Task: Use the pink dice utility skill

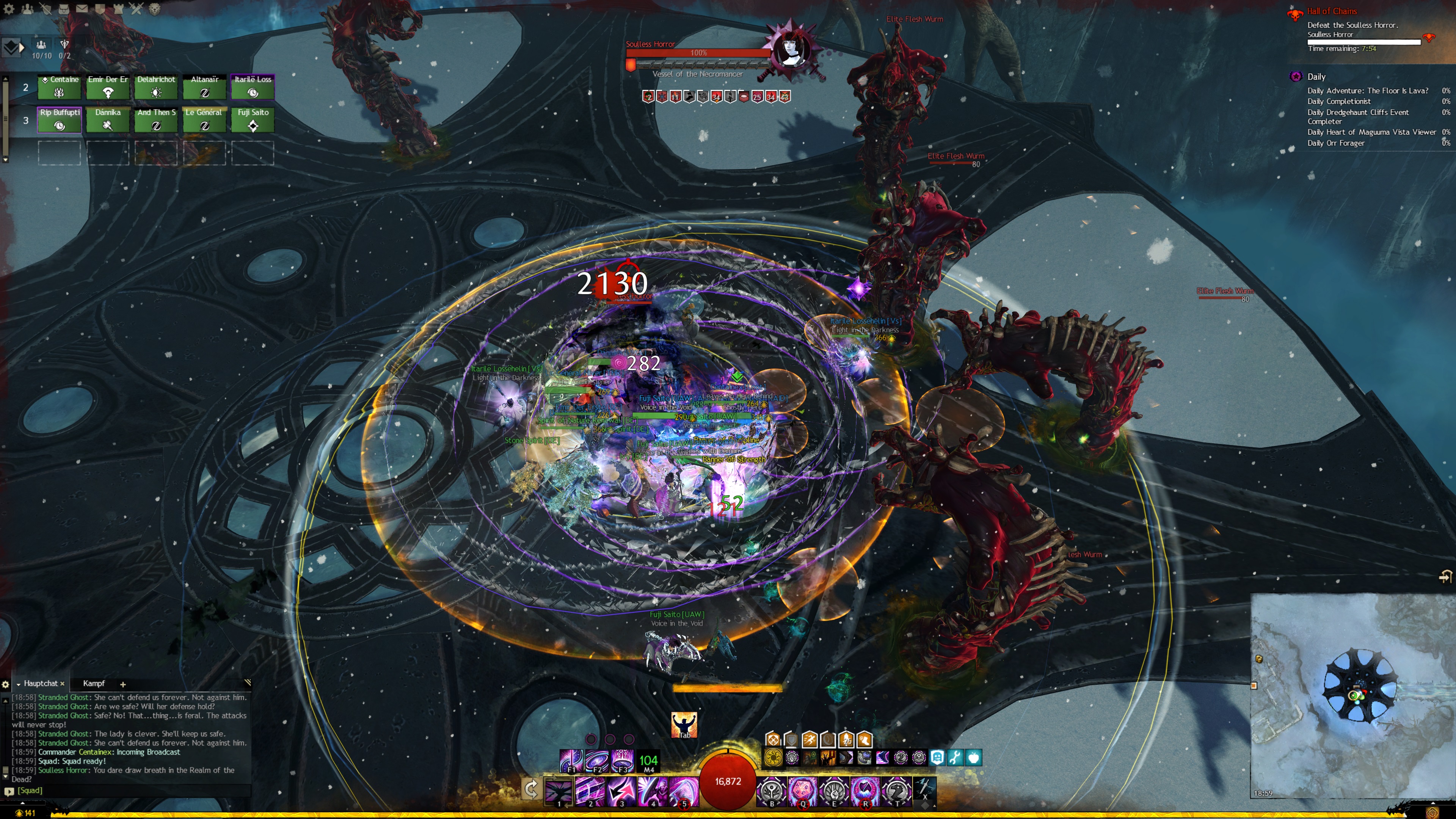Action: coord(802,789)
